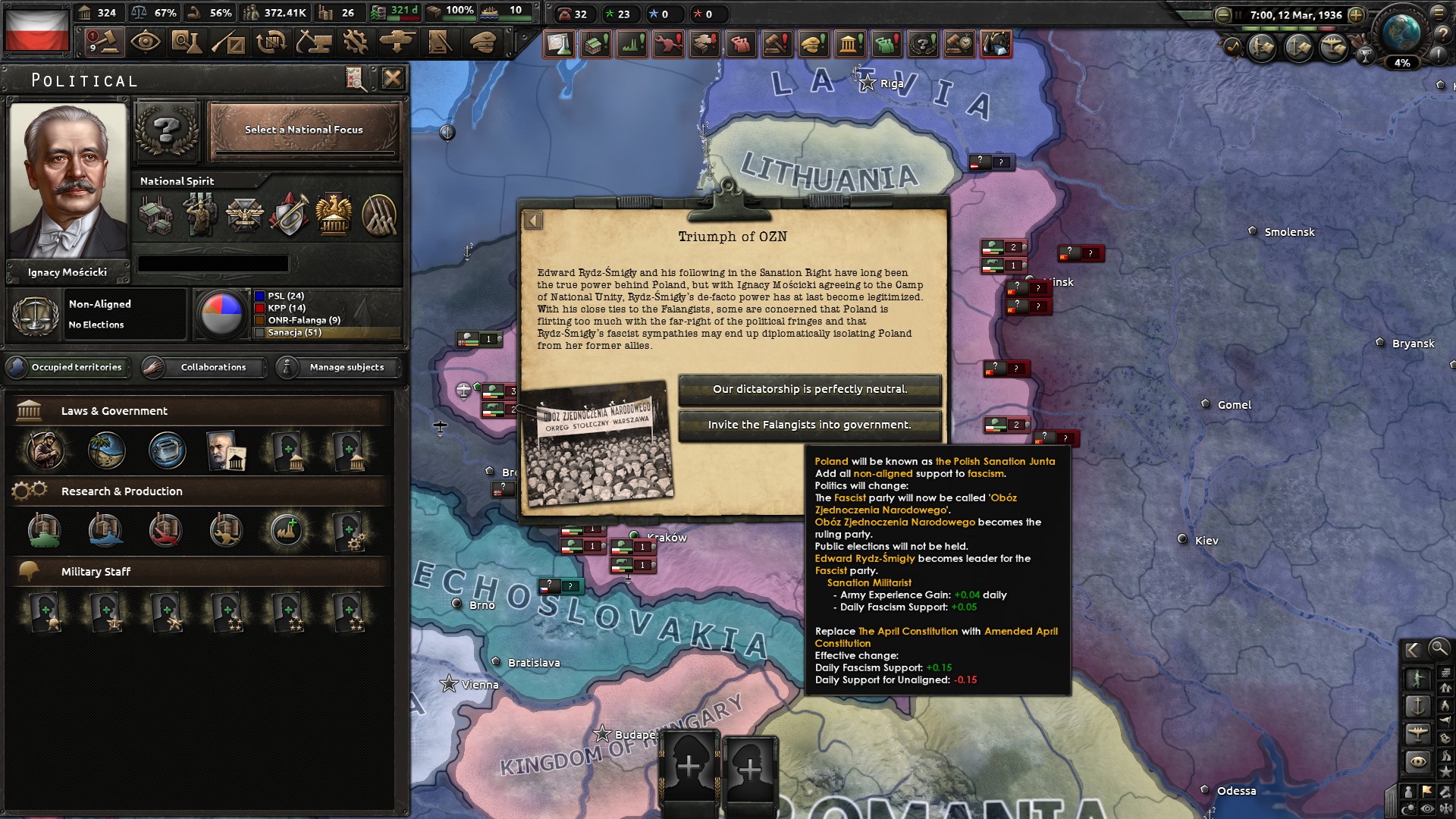Toggle day/night display on the minimap panel

[x=1407, y=807]
